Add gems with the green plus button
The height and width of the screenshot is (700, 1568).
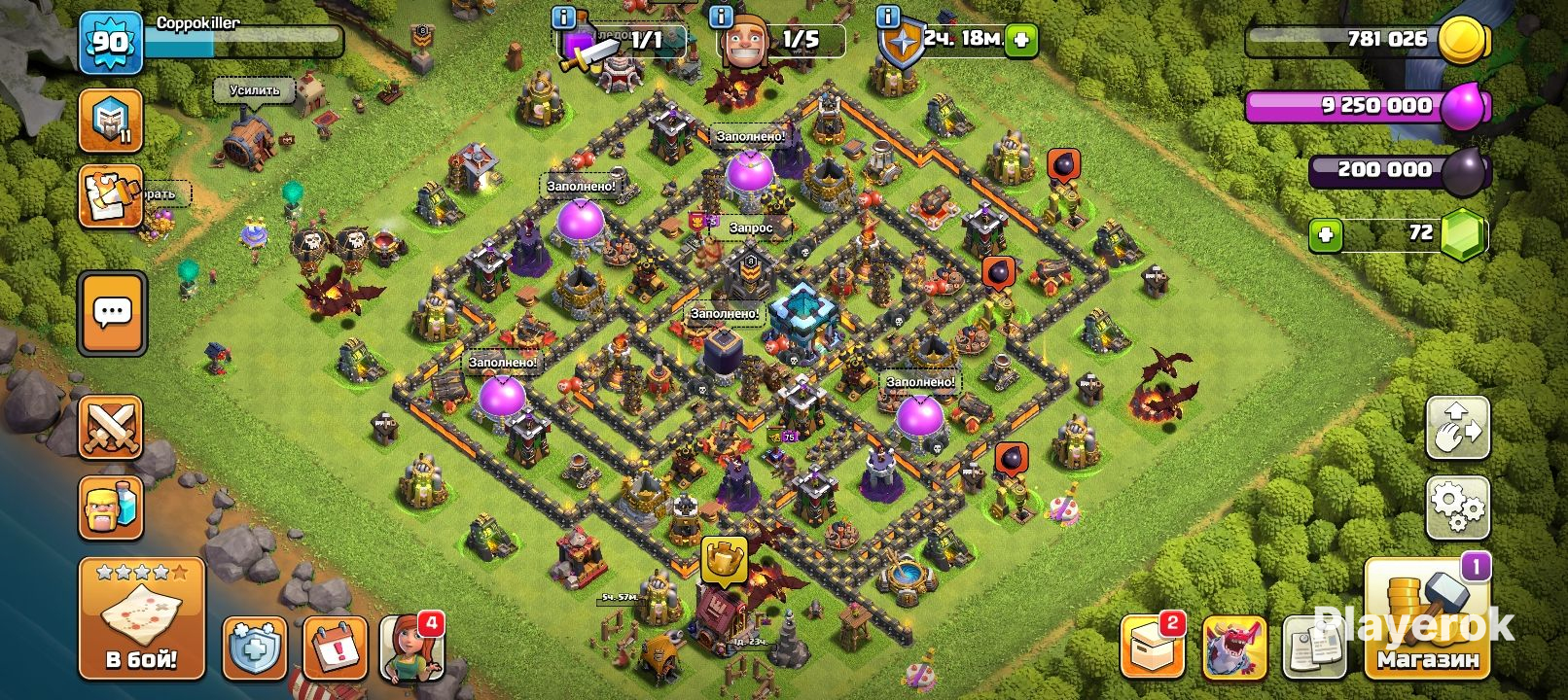tap(1325, 234)
